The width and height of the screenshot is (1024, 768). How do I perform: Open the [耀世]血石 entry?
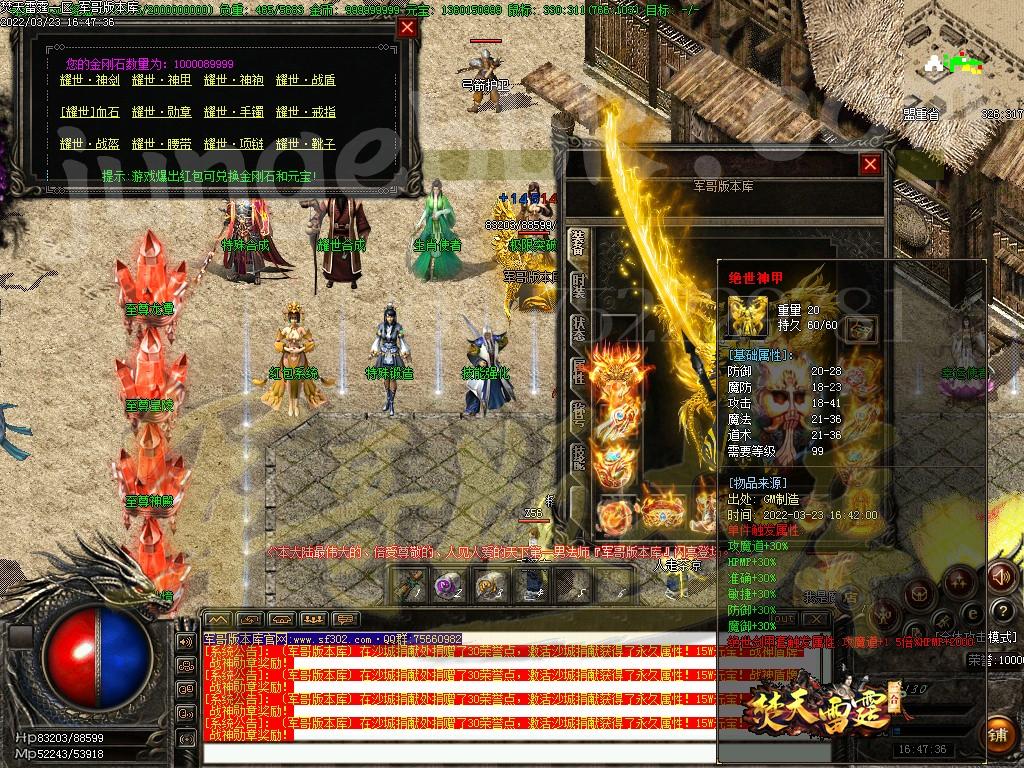point(90,112)
